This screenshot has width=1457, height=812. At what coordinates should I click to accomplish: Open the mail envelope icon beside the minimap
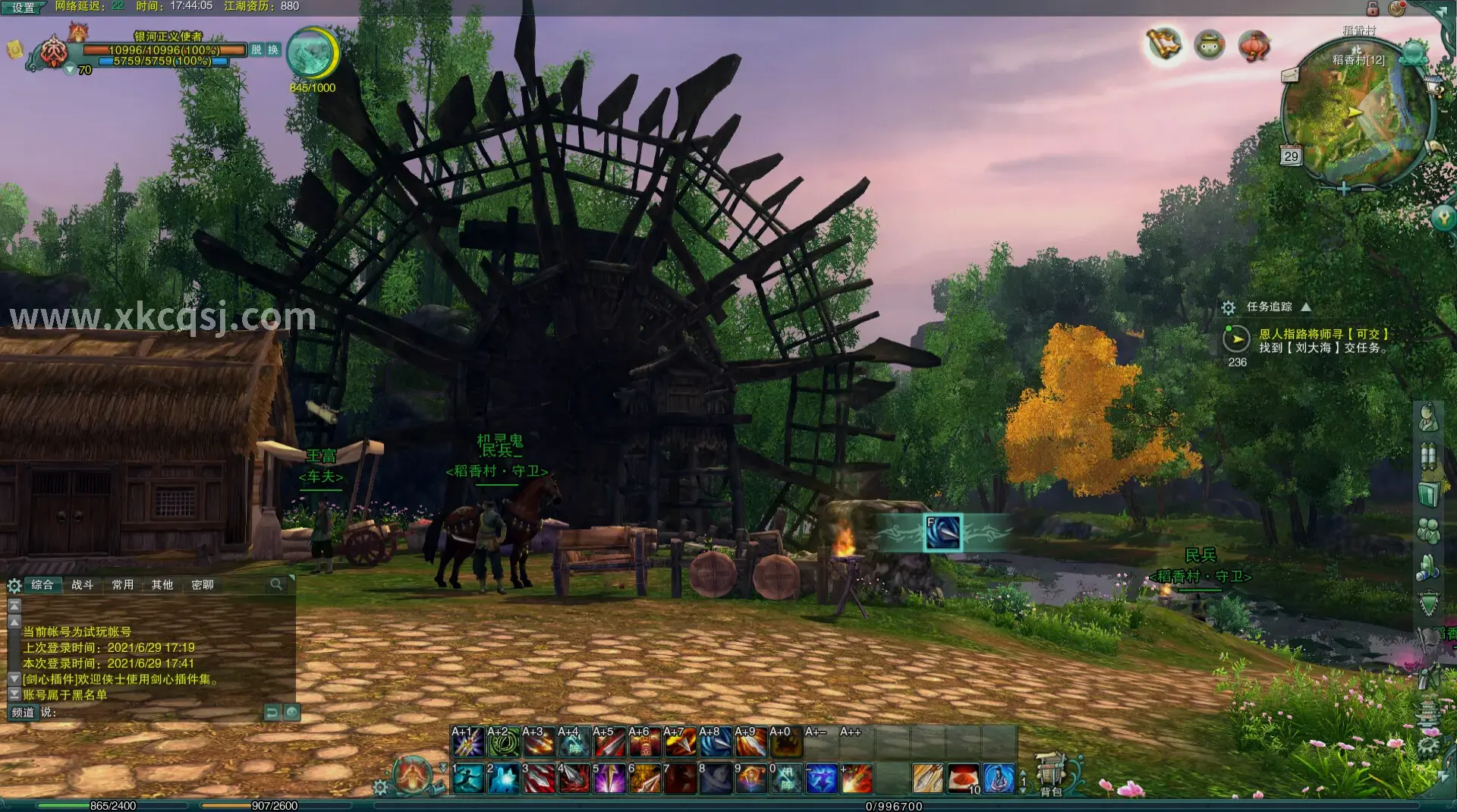click(x=1290, y=75)
